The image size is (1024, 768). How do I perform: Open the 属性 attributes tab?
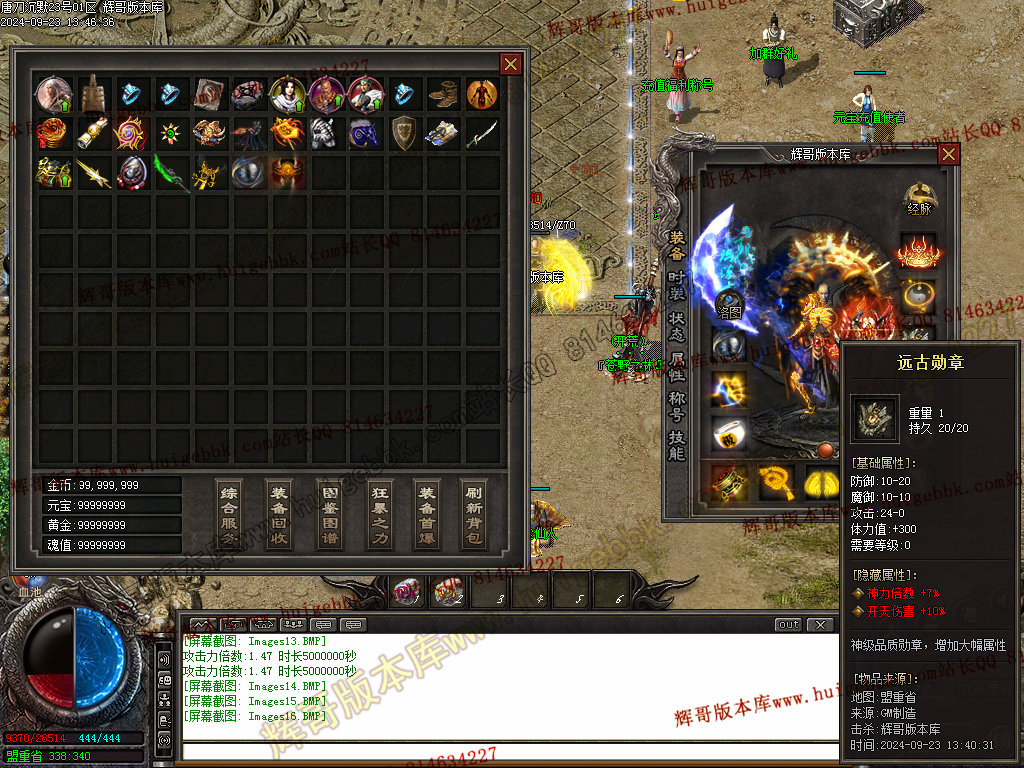click(677, 365)
